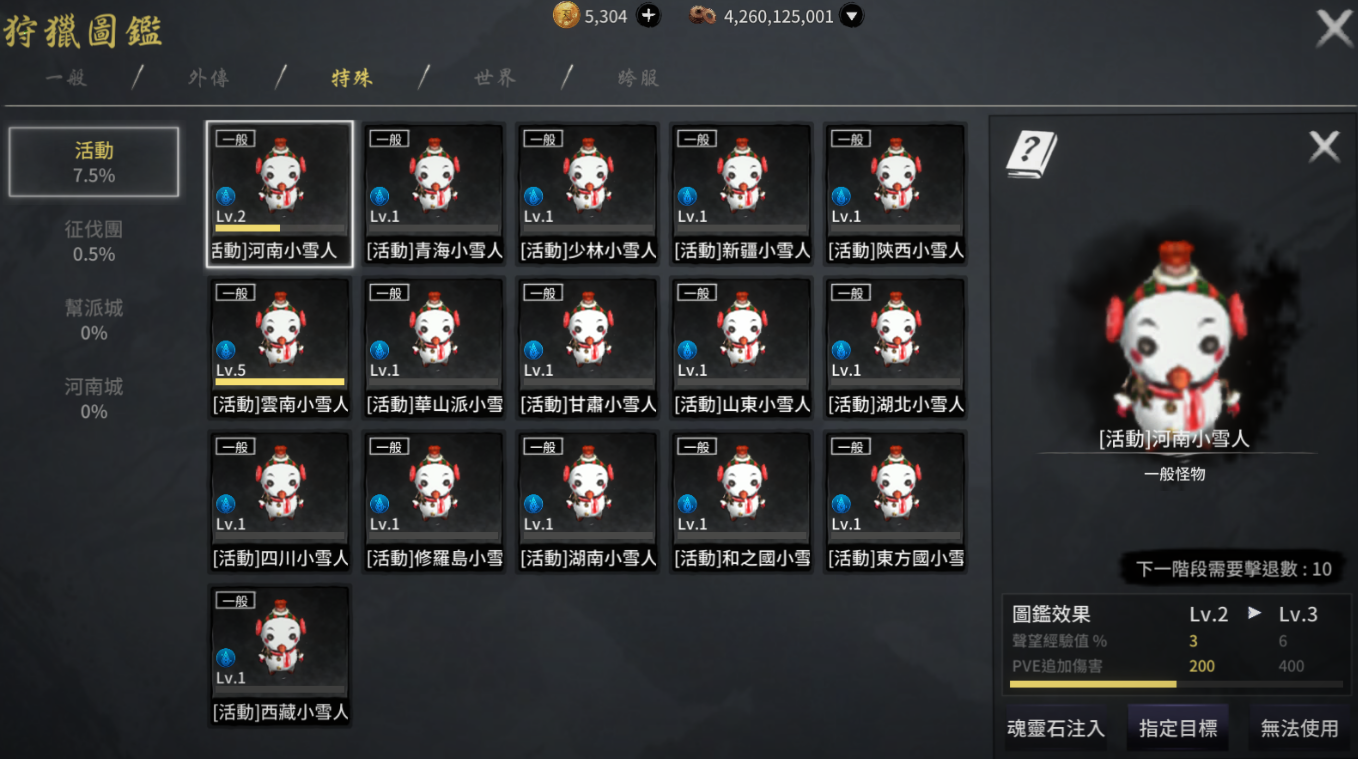Select the 世界 tab

pos(495,78)
